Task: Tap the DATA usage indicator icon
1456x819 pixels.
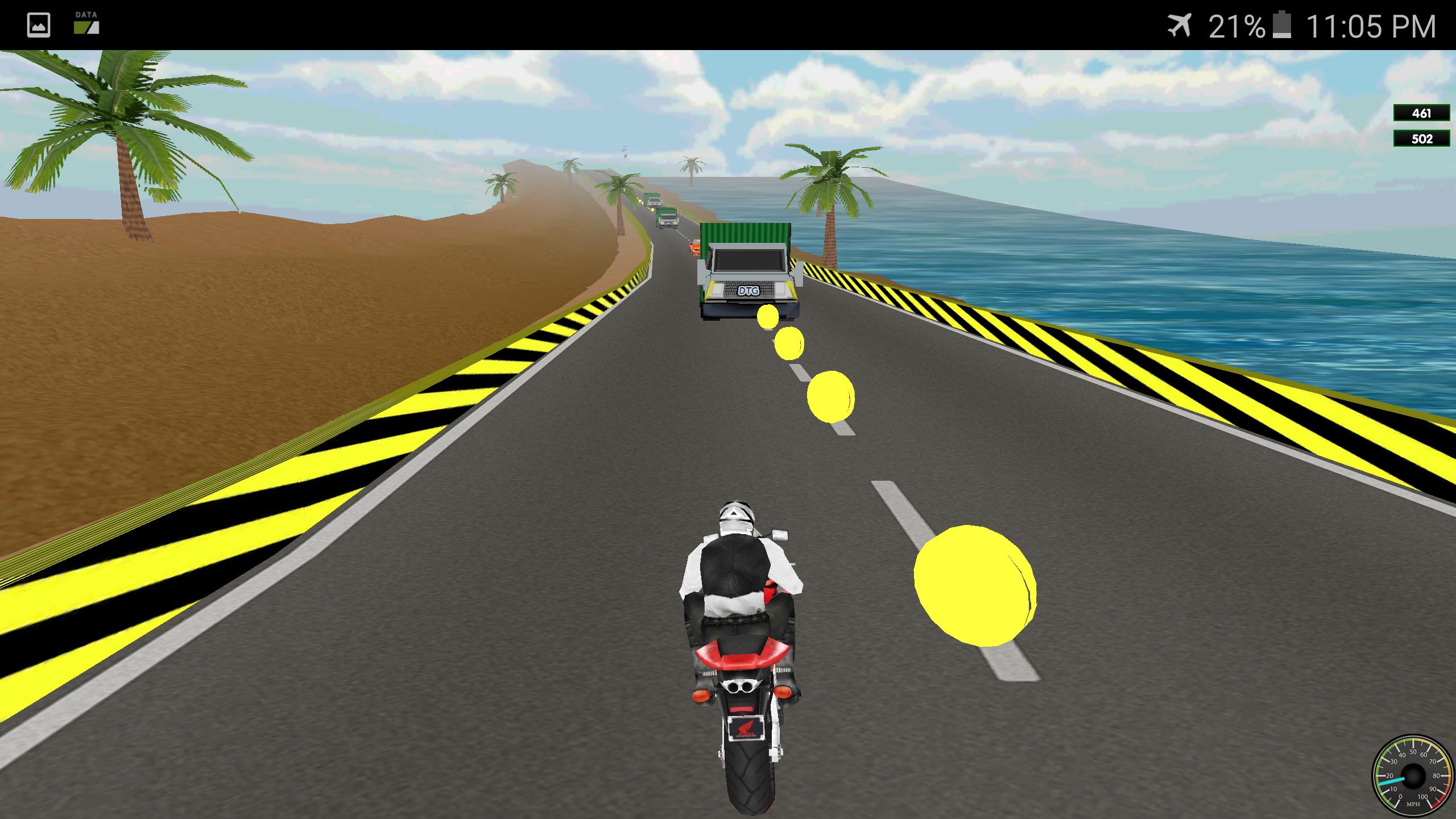Action: tap(85, 24)
